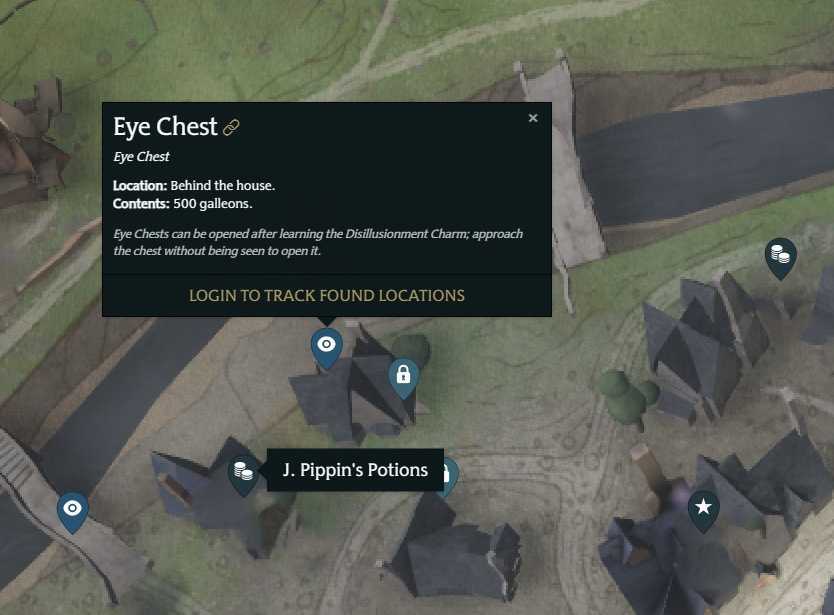Viewport: 834px width, 615px height.
Task: Copy the Eye Chest permalink icon
Action: [x=231, y=128]
